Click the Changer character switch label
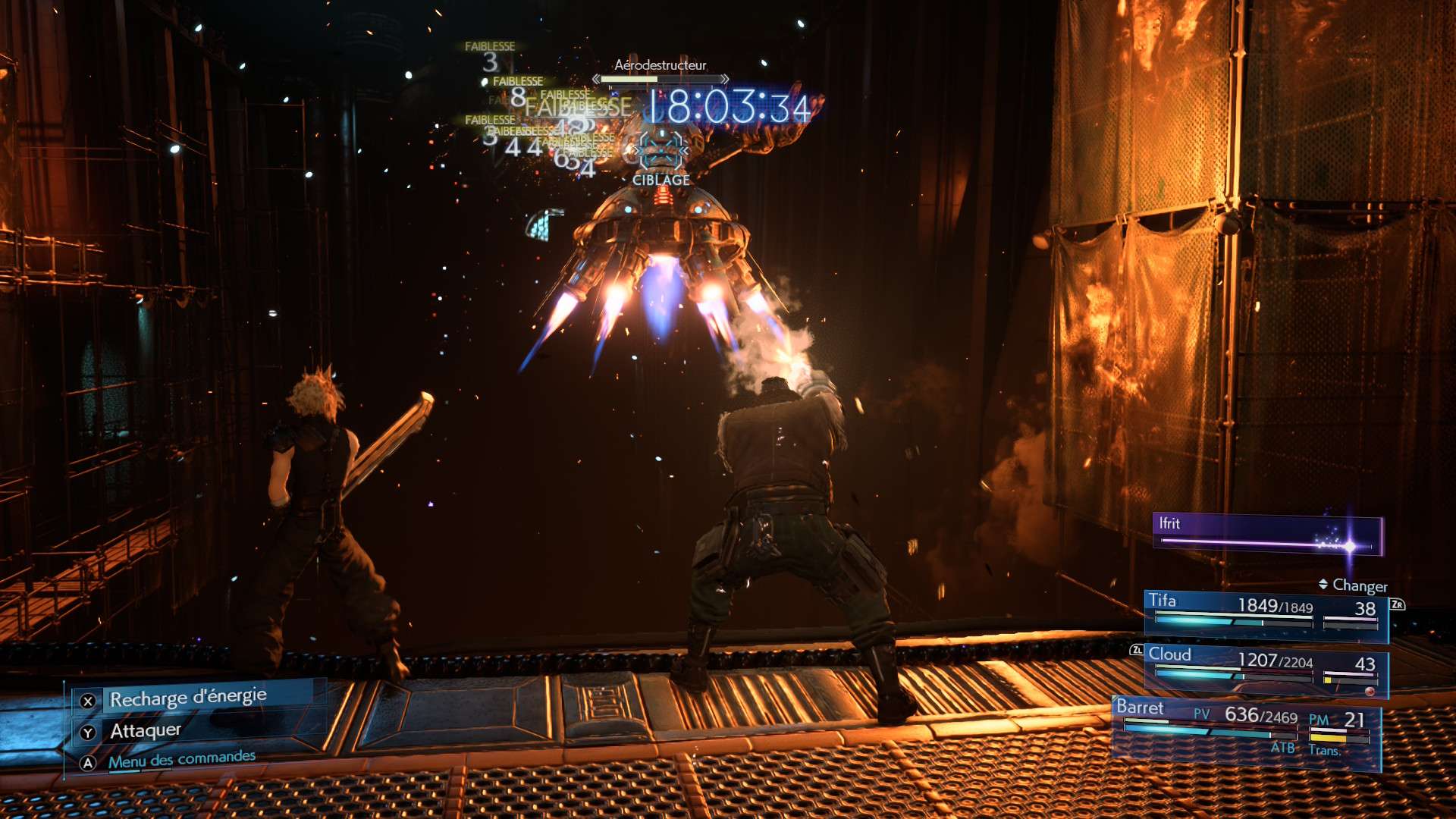 point(1359,585)
